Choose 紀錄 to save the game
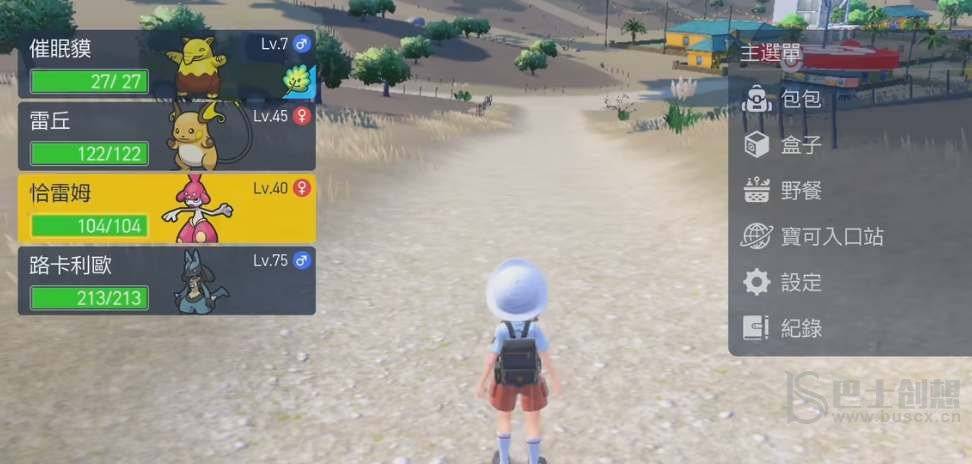 pos(800,328)
